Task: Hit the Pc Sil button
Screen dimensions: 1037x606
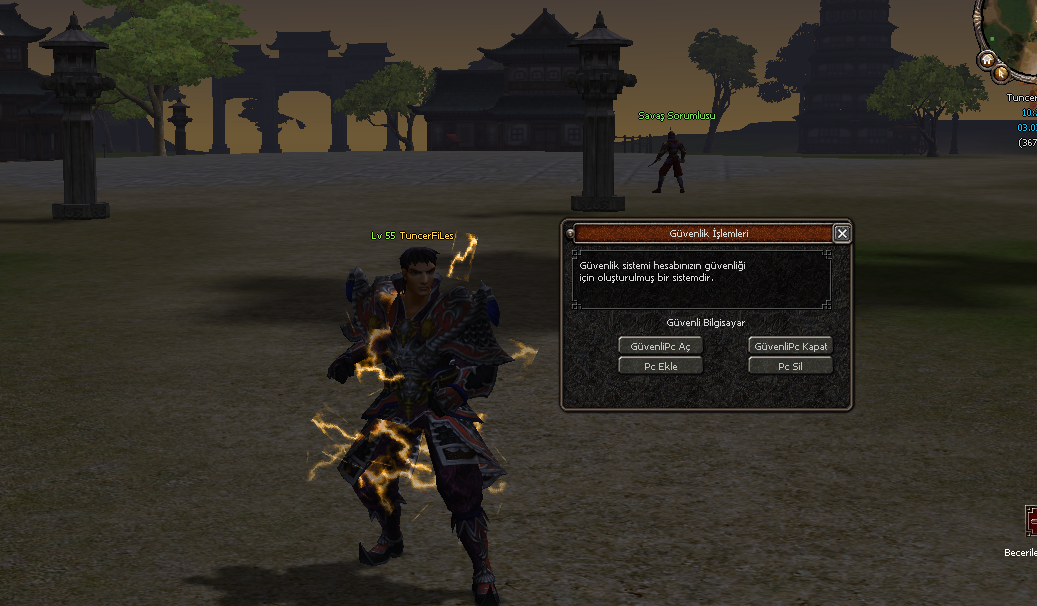Action: click(790, 366)
